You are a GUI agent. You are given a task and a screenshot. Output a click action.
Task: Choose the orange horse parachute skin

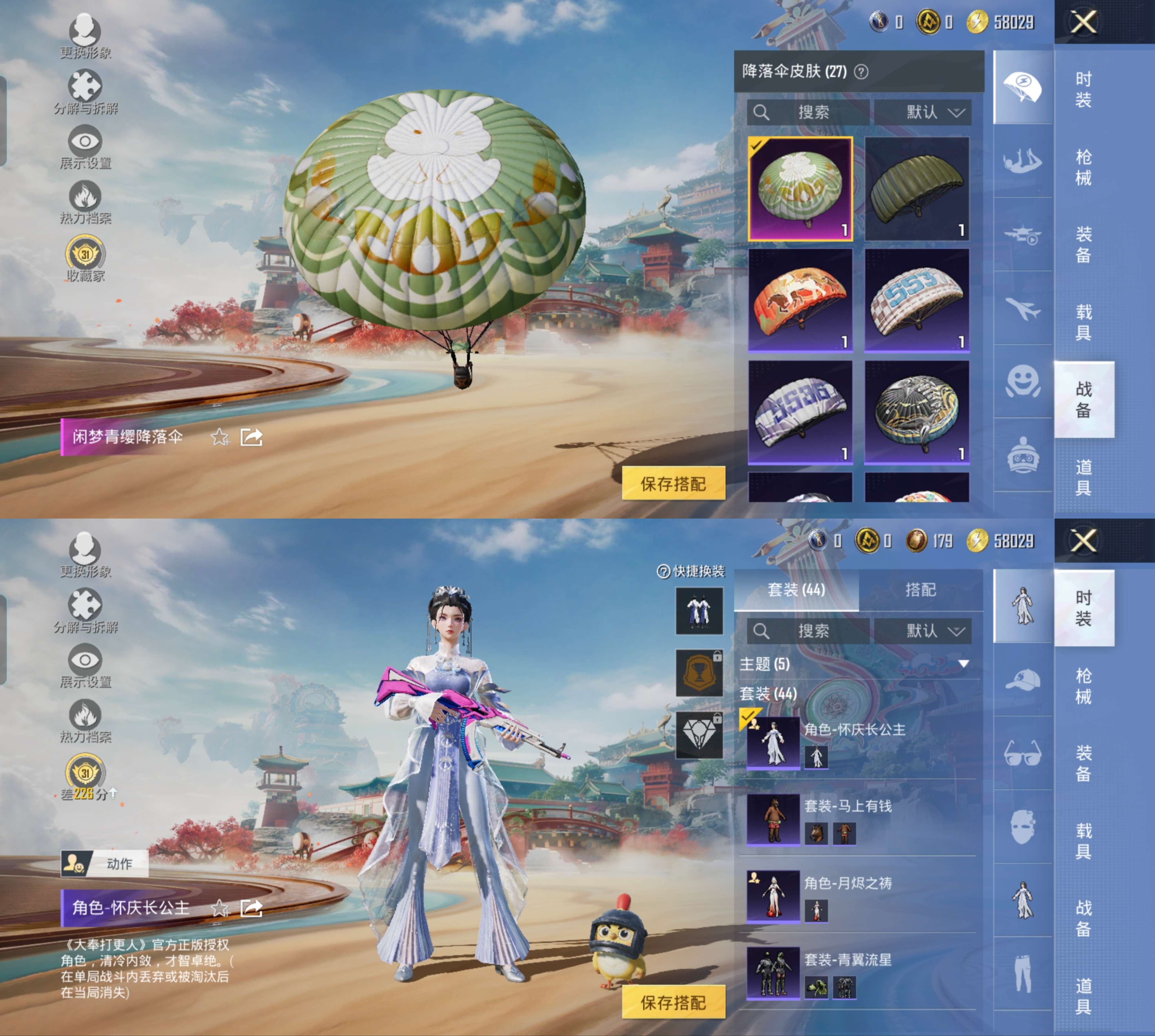pyautogui.click(x=800, y=300)
